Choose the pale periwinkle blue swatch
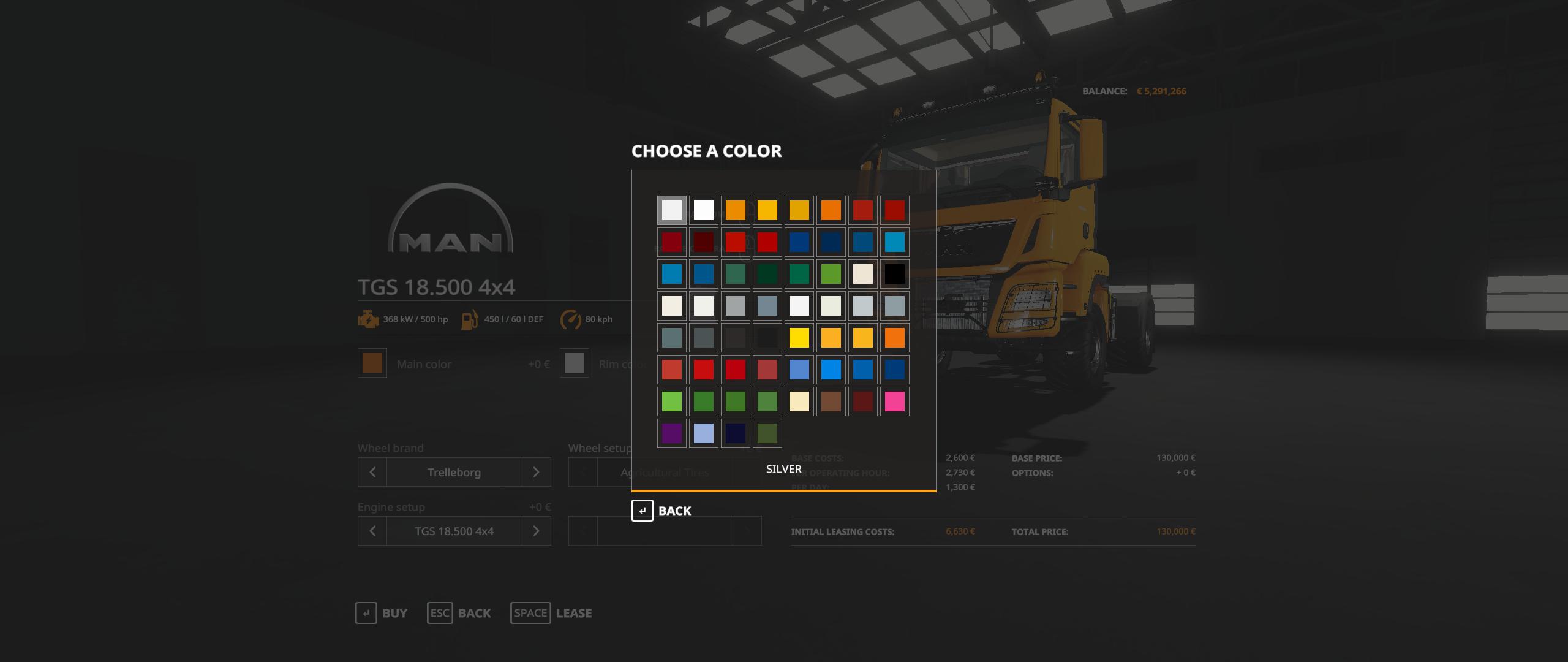This screenshot has height=662, width=1568. (704, 433)
